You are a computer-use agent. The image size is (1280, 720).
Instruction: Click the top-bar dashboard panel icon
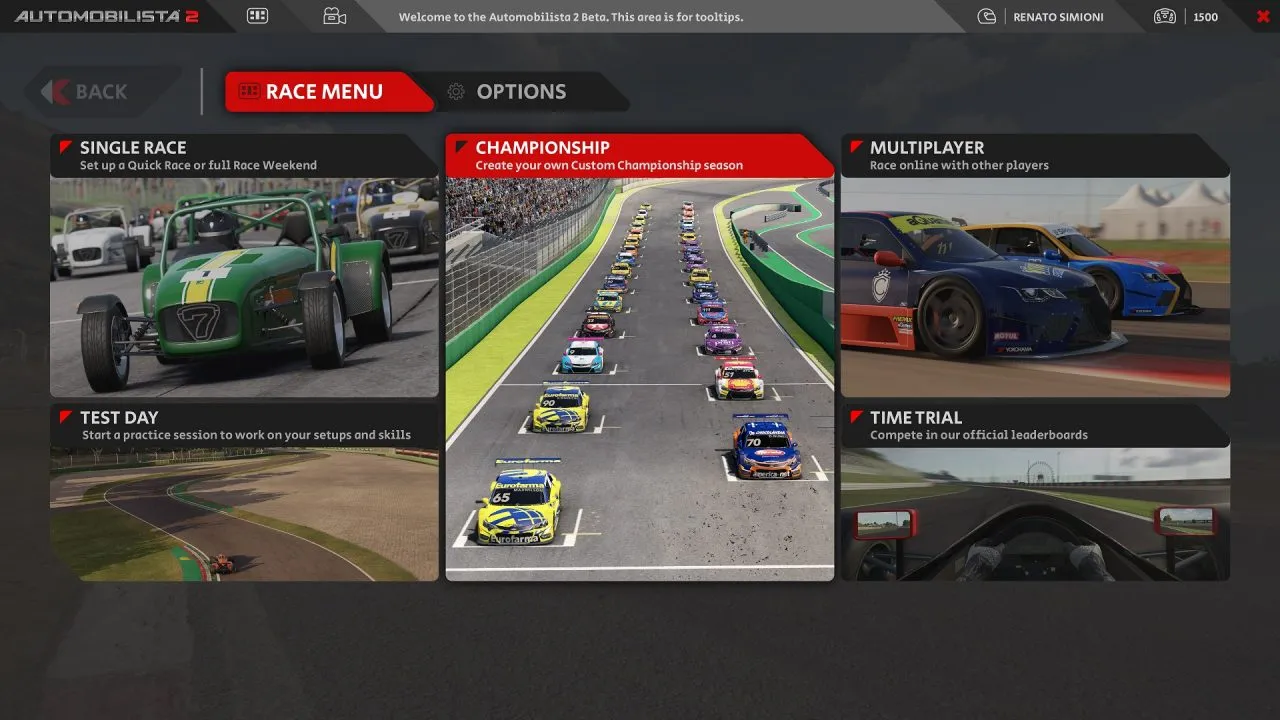pos(257,16)
